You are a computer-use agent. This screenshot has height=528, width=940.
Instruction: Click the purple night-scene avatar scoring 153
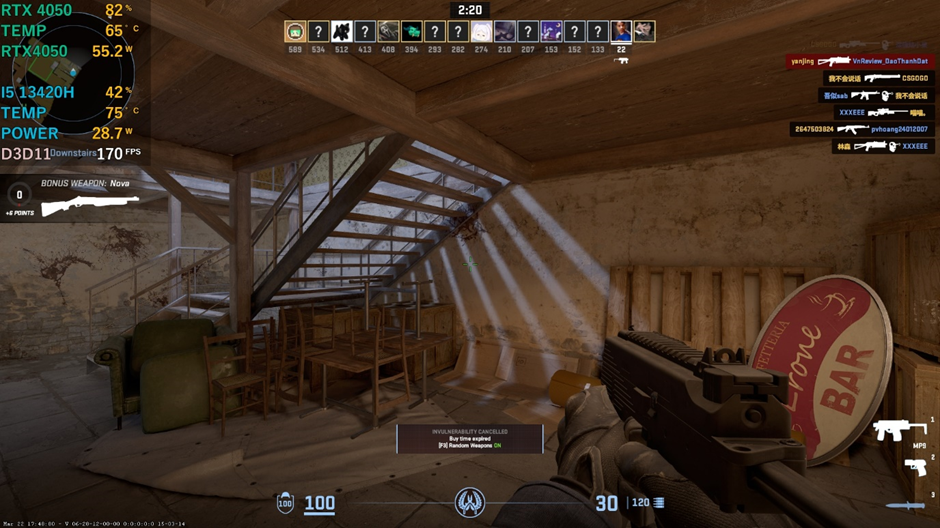point(551,32)
